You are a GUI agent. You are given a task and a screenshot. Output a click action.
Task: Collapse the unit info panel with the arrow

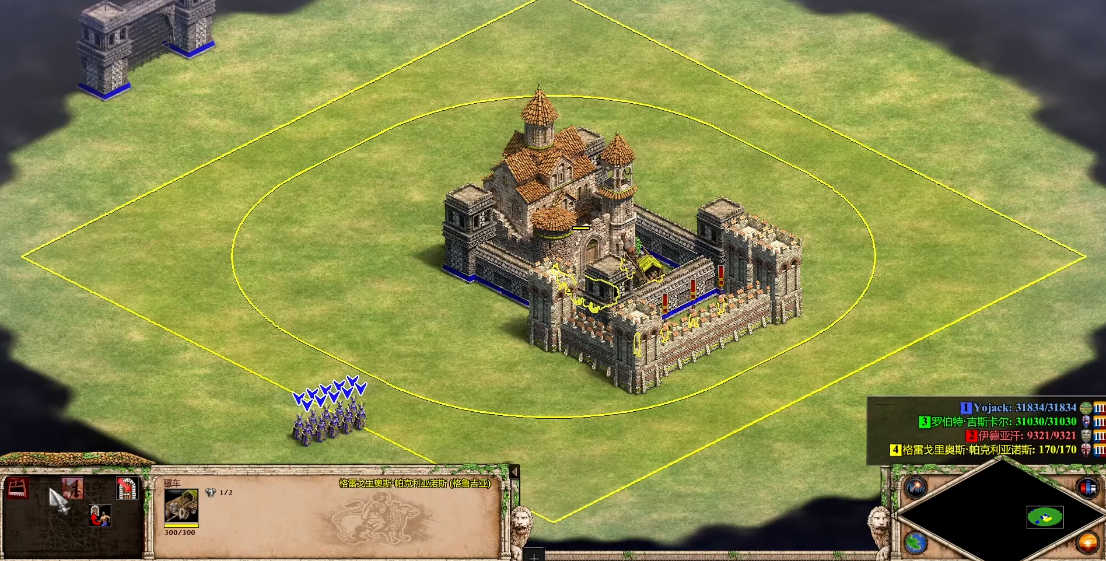point(514,471)
